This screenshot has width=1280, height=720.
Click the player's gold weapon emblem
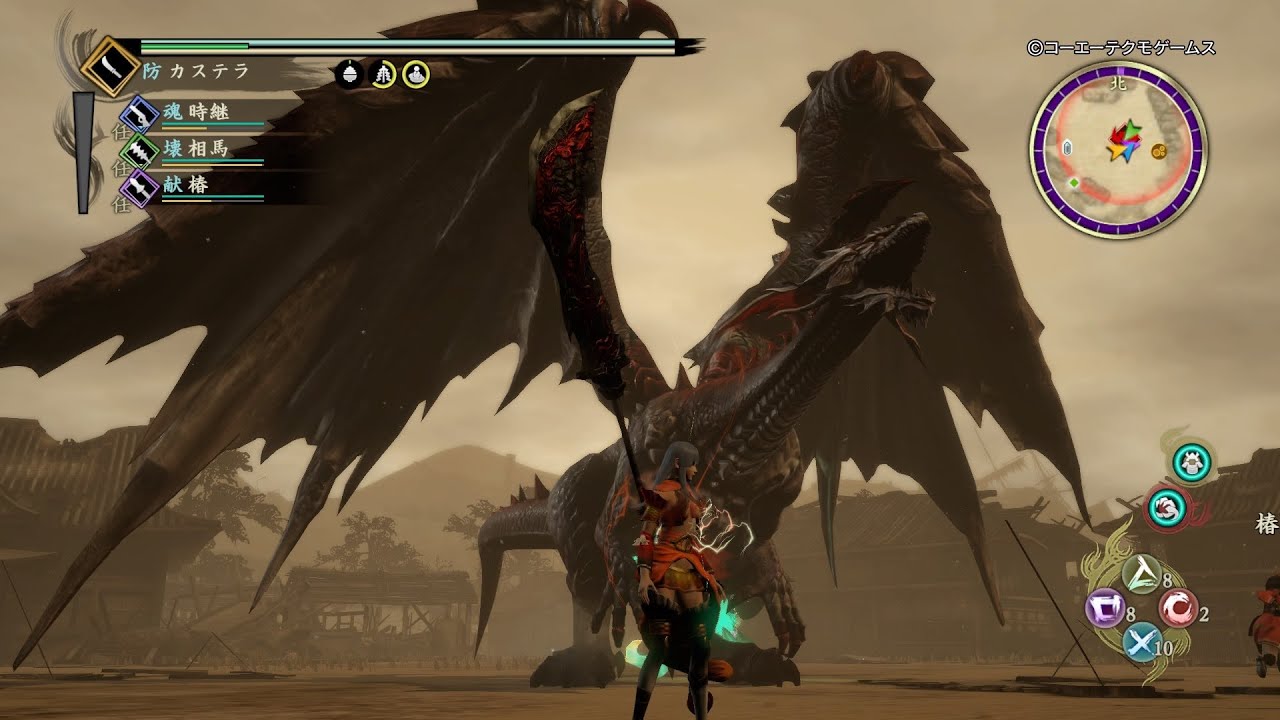click(108, 66)
